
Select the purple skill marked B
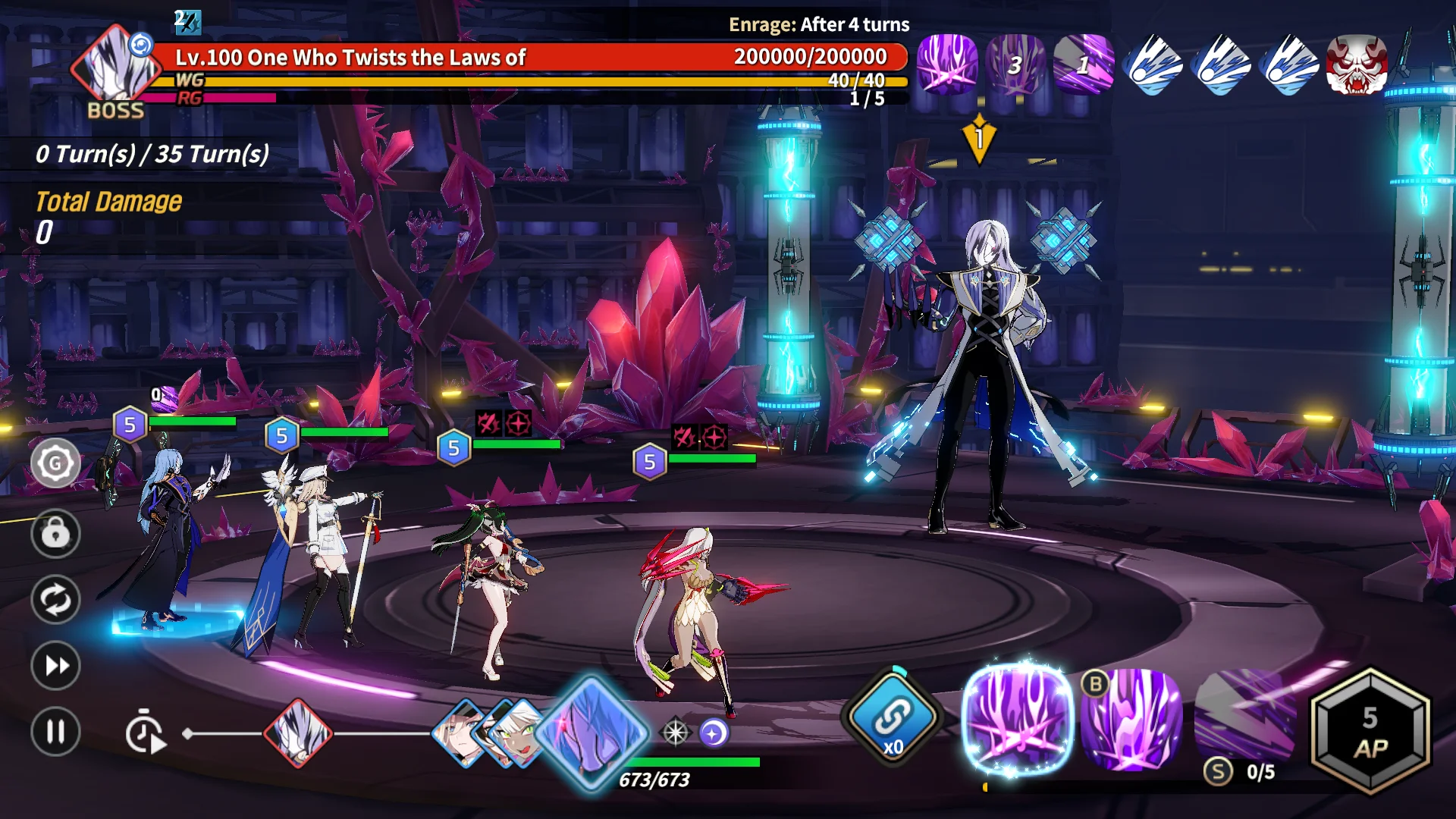tap(1132, 719)
